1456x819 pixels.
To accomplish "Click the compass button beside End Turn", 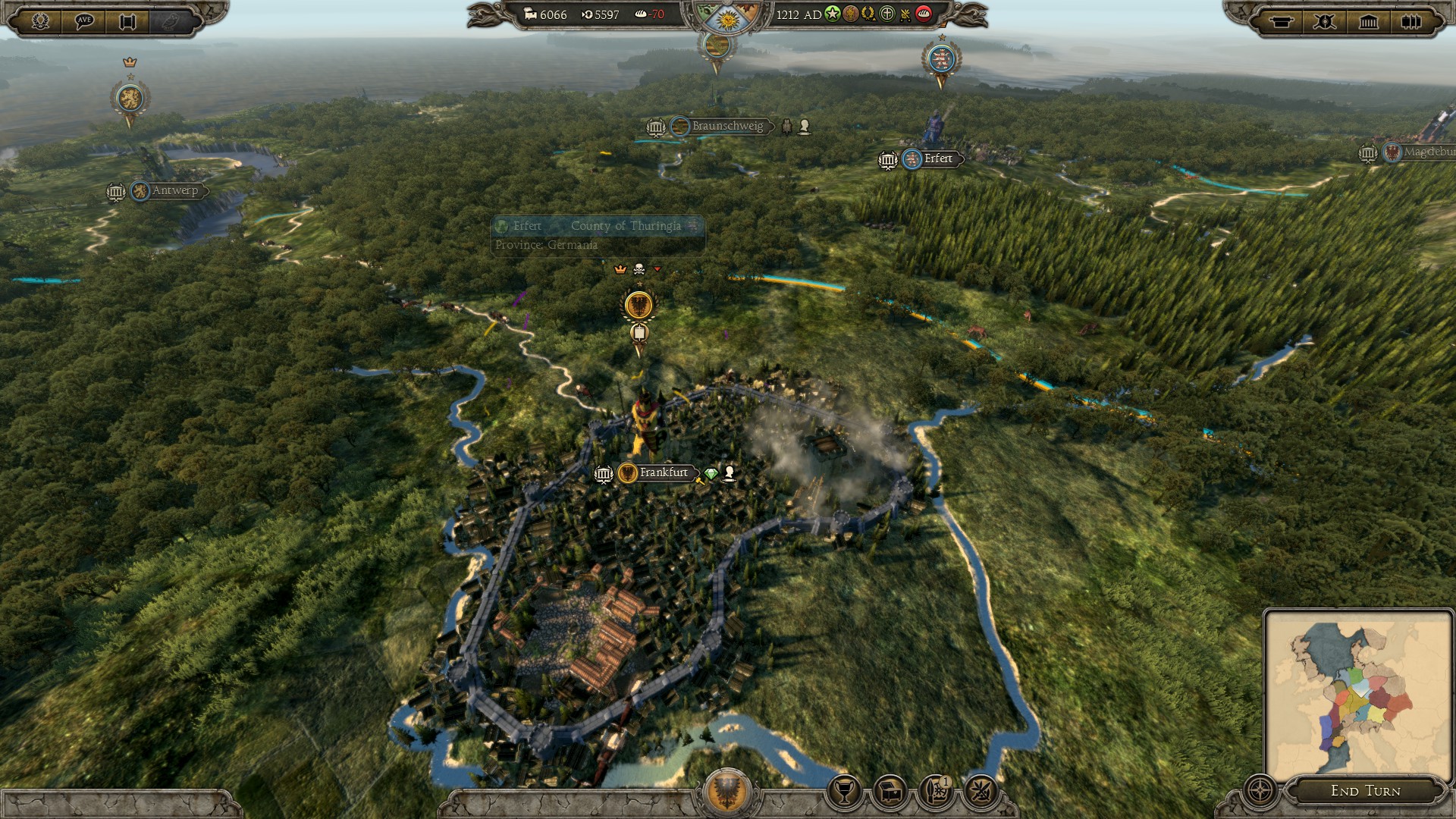I will (x=1260, y=790).
